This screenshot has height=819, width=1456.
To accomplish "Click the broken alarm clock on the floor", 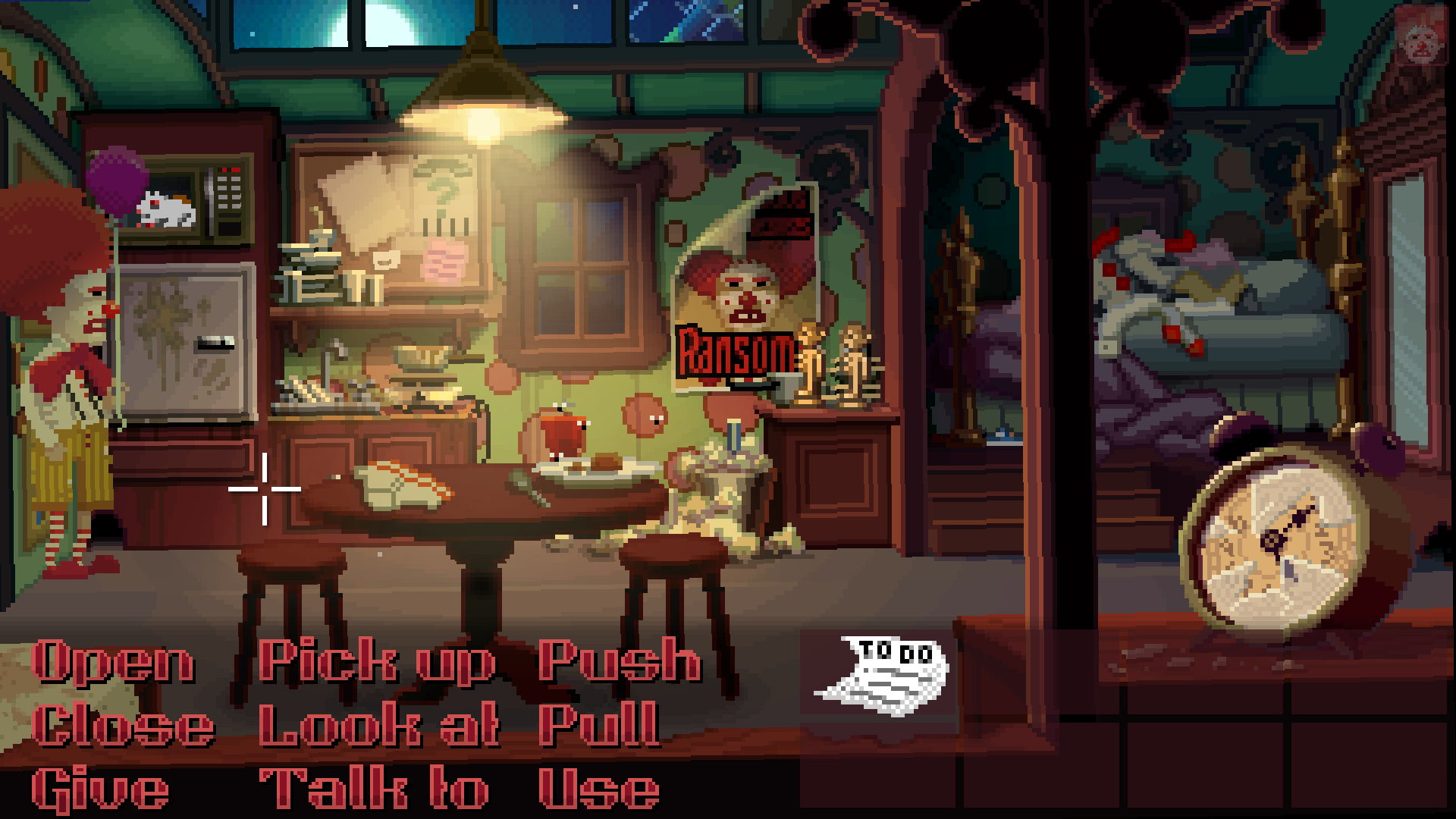I will click(1282, 538).
